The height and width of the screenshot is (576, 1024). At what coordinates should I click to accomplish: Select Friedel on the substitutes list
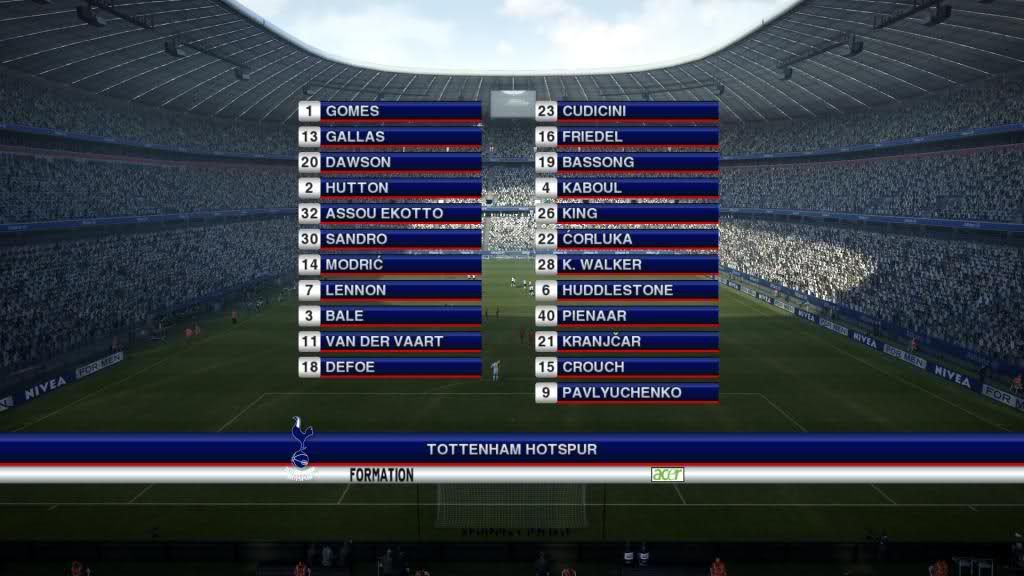coord(627,136)
